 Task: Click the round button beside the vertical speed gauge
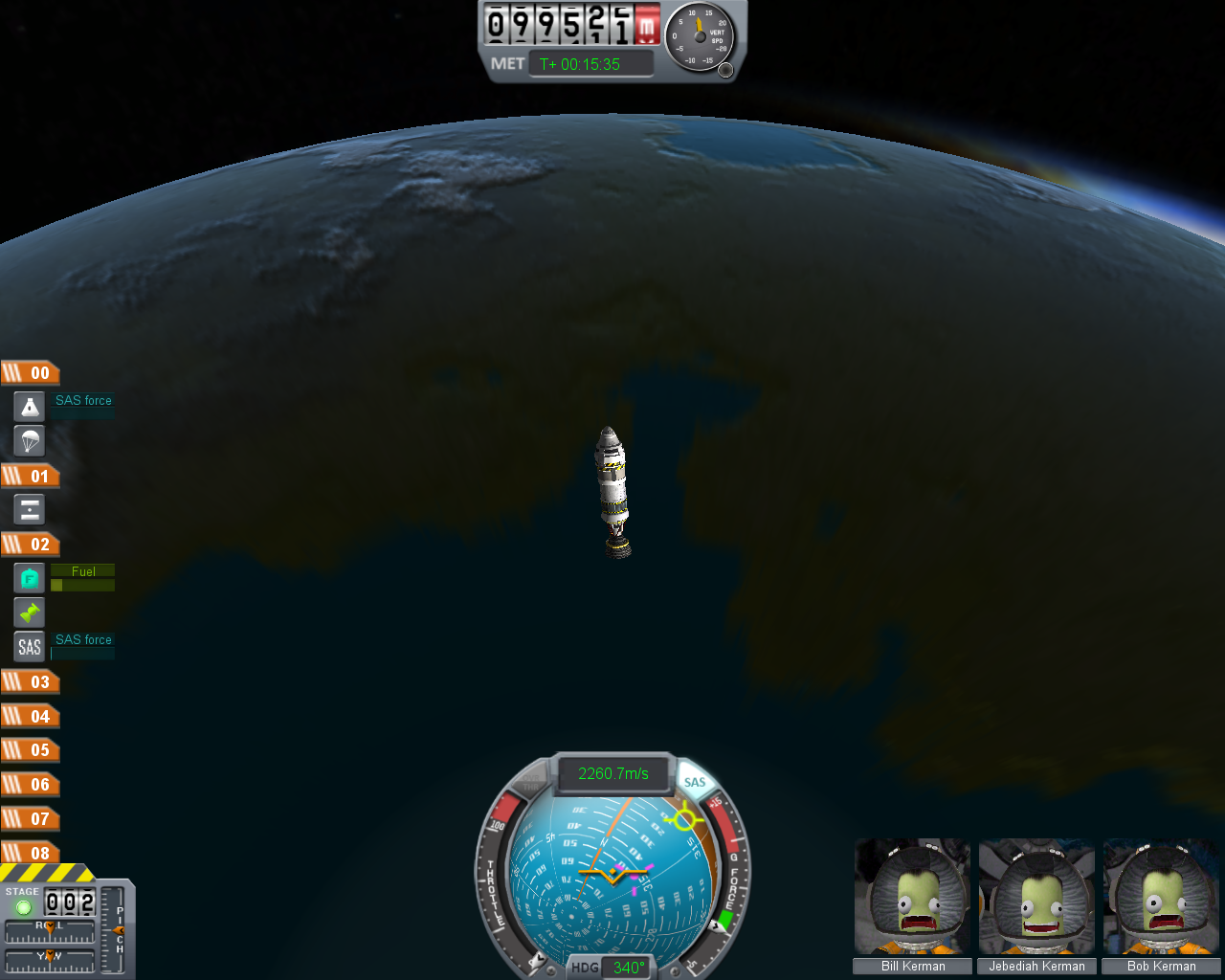coord(725,70)
